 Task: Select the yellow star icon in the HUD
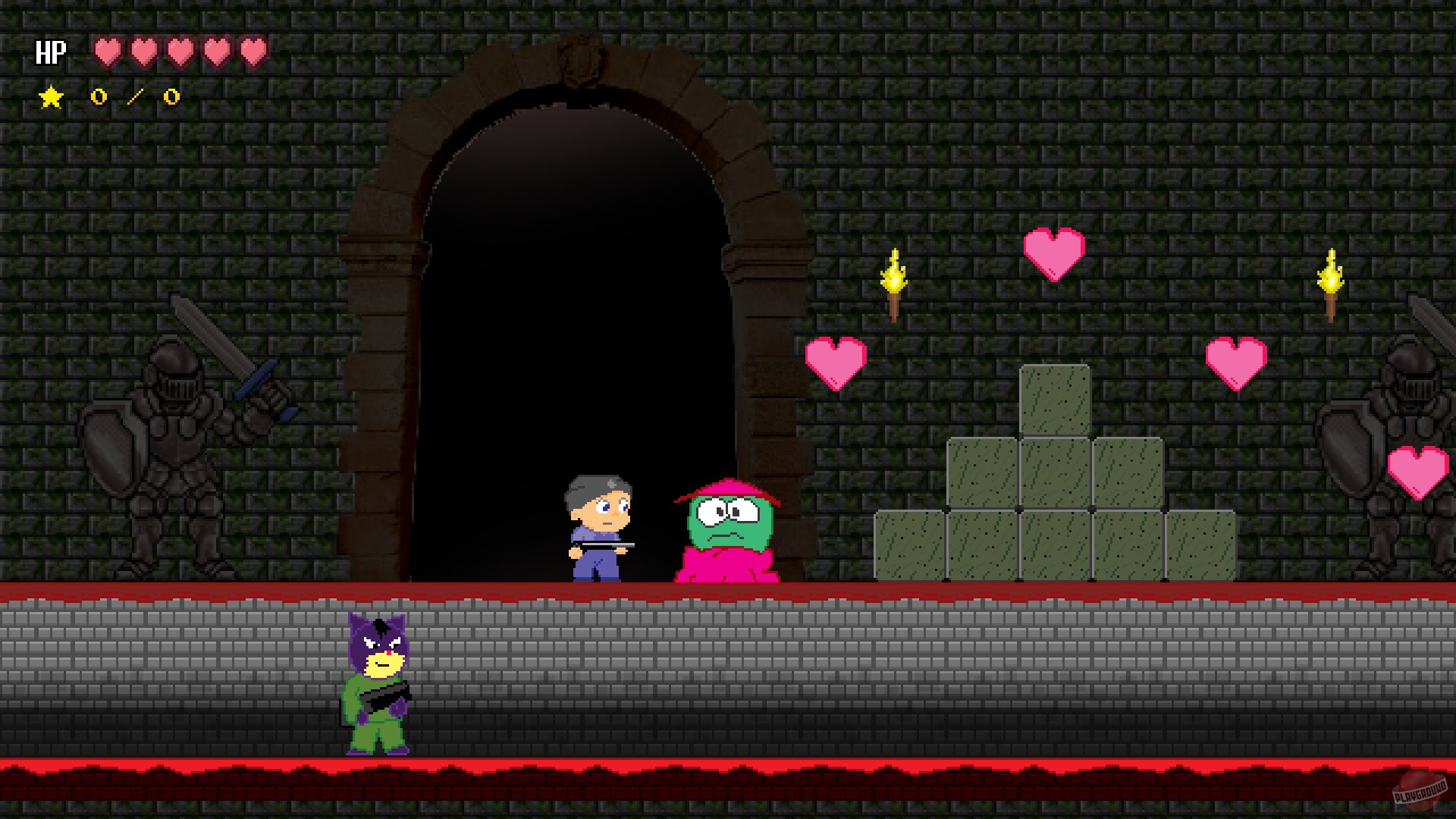click(x=50, y=97)
